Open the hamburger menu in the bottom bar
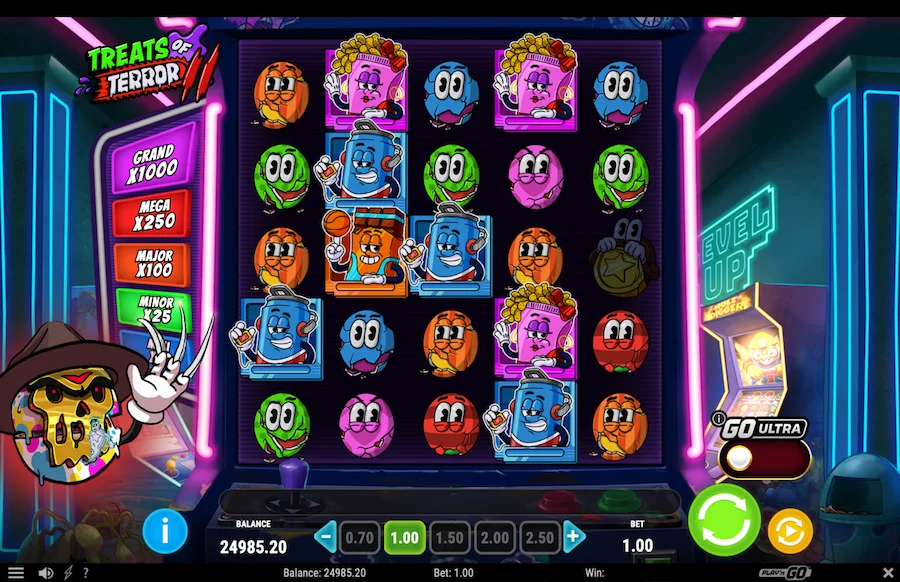 (15, 573)
